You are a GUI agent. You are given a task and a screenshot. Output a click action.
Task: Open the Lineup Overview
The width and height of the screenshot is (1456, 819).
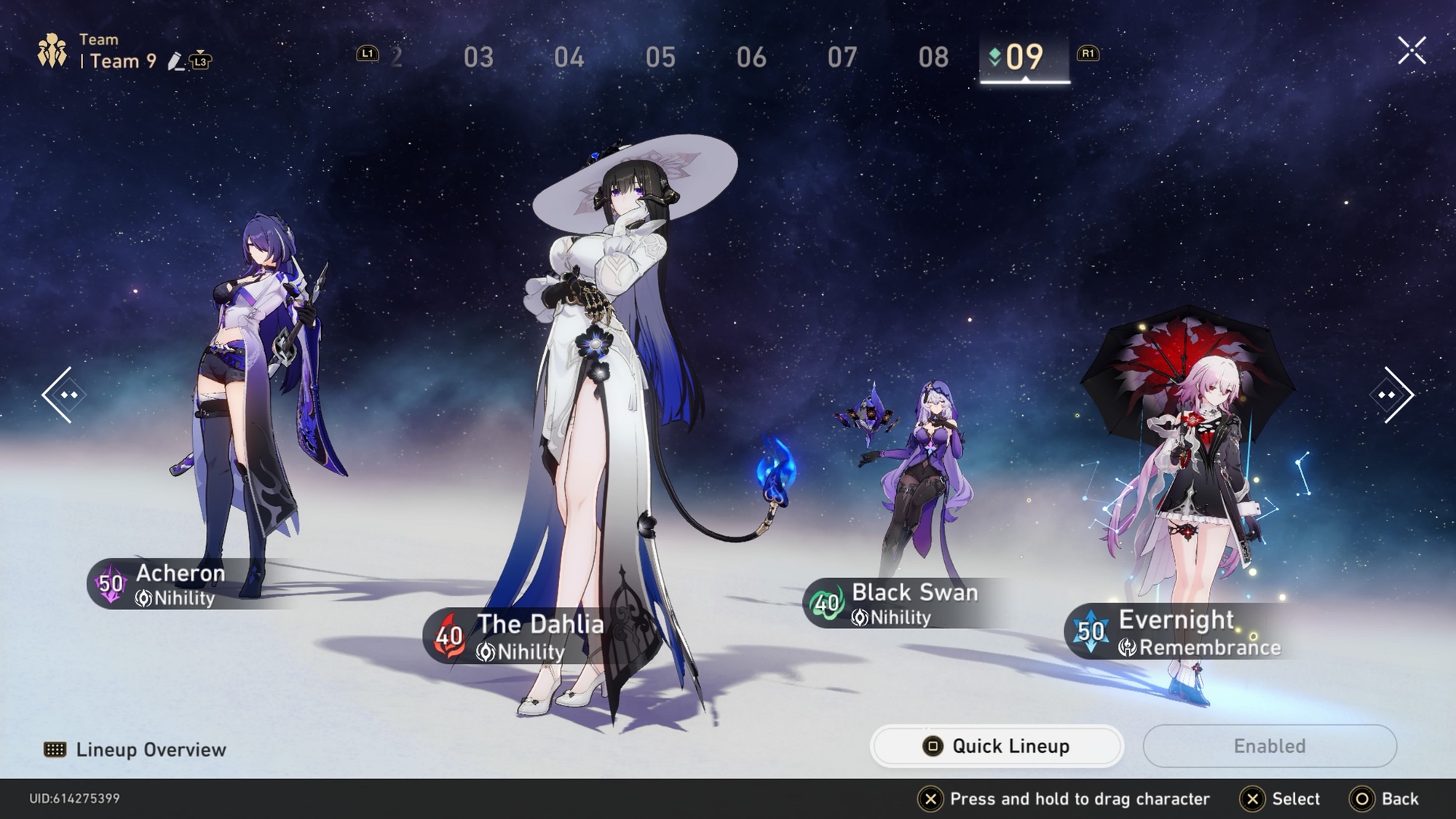point(136,750)
